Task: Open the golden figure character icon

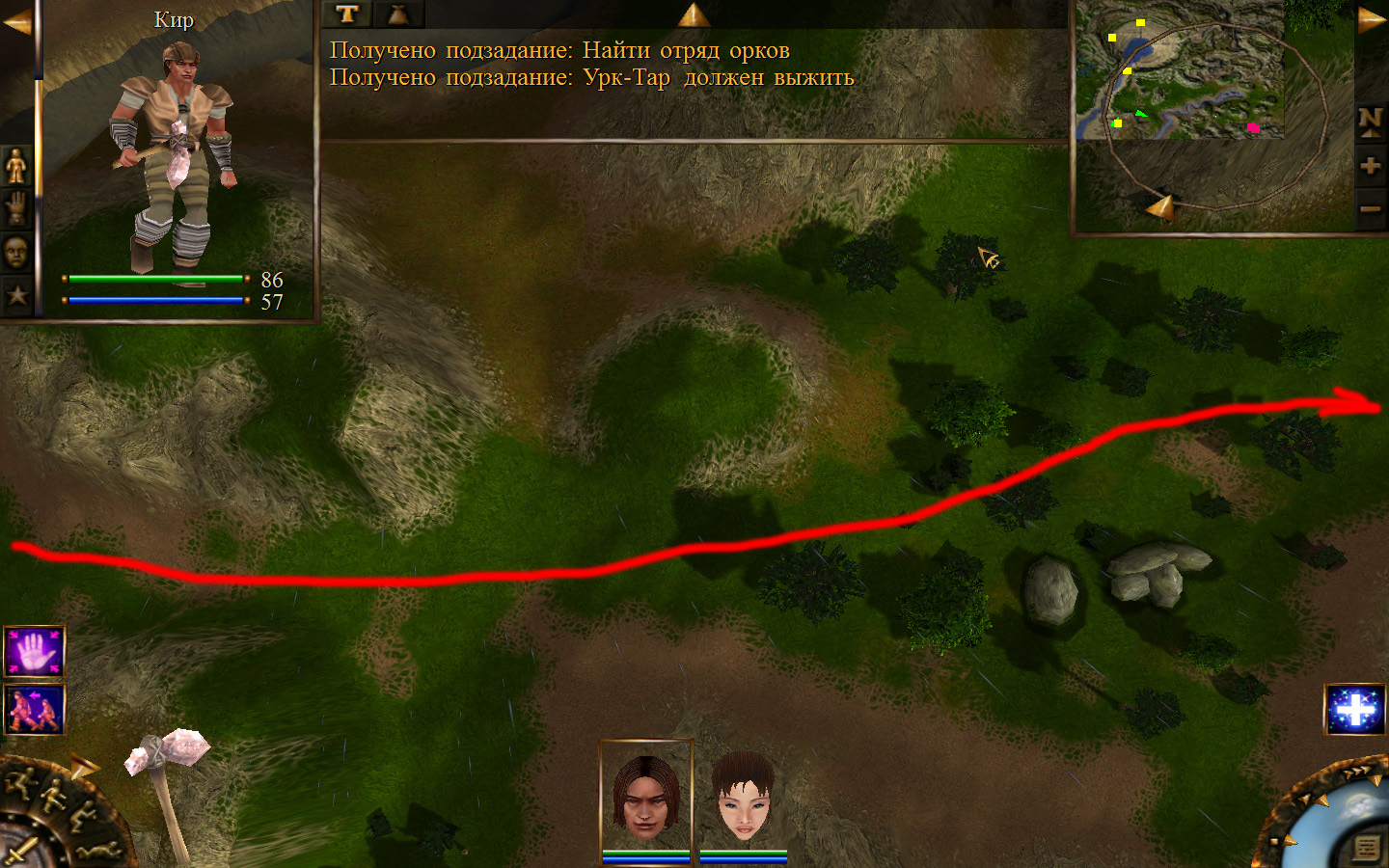Action: coord(16,168)
